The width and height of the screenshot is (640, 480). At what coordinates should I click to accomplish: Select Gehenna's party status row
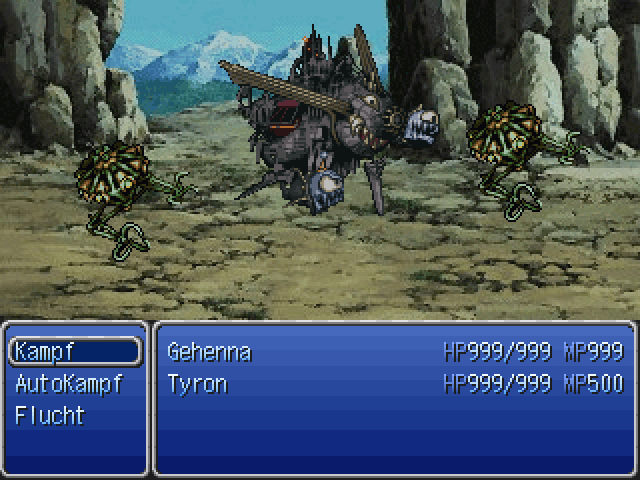394,352
